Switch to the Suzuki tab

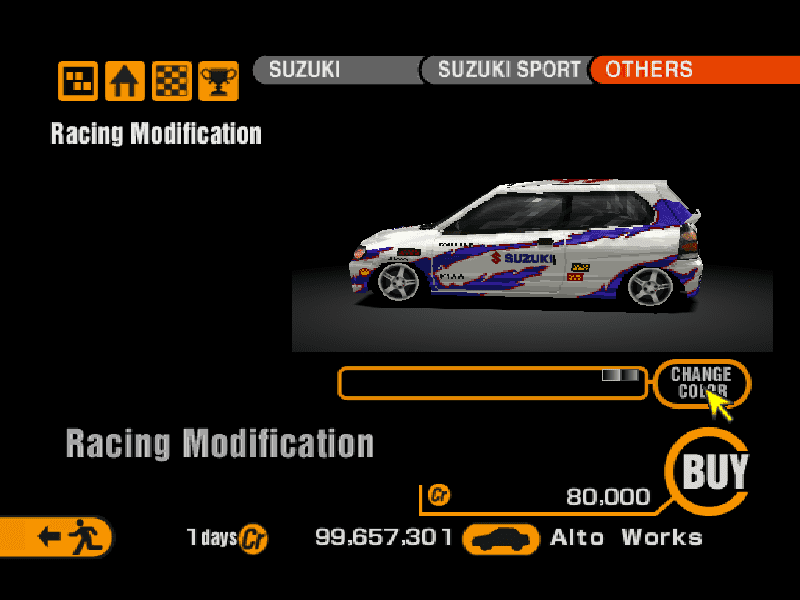pos(335,70)
